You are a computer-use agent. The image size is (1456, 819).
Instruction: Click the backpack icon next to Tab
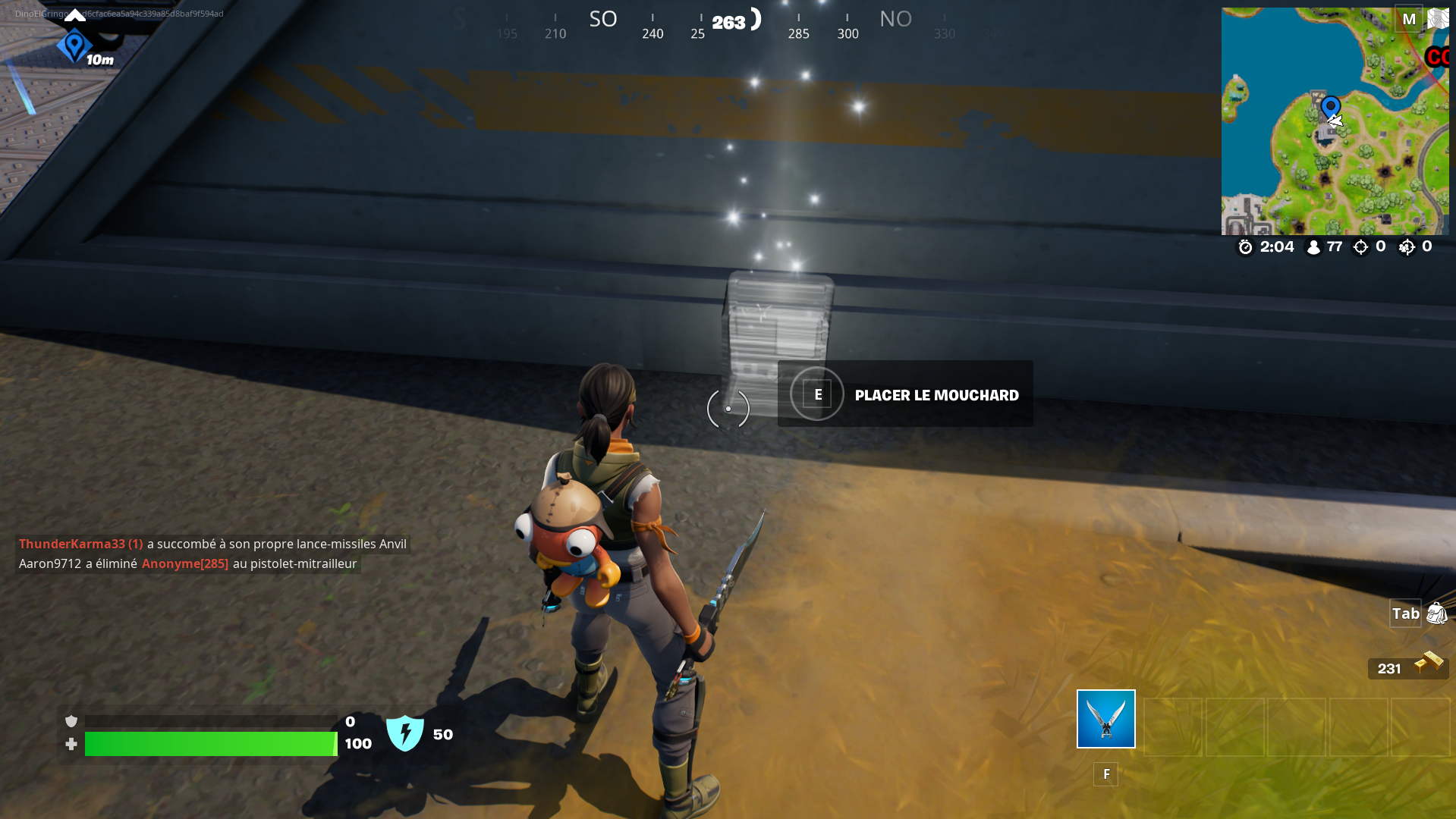(1437, 613)
